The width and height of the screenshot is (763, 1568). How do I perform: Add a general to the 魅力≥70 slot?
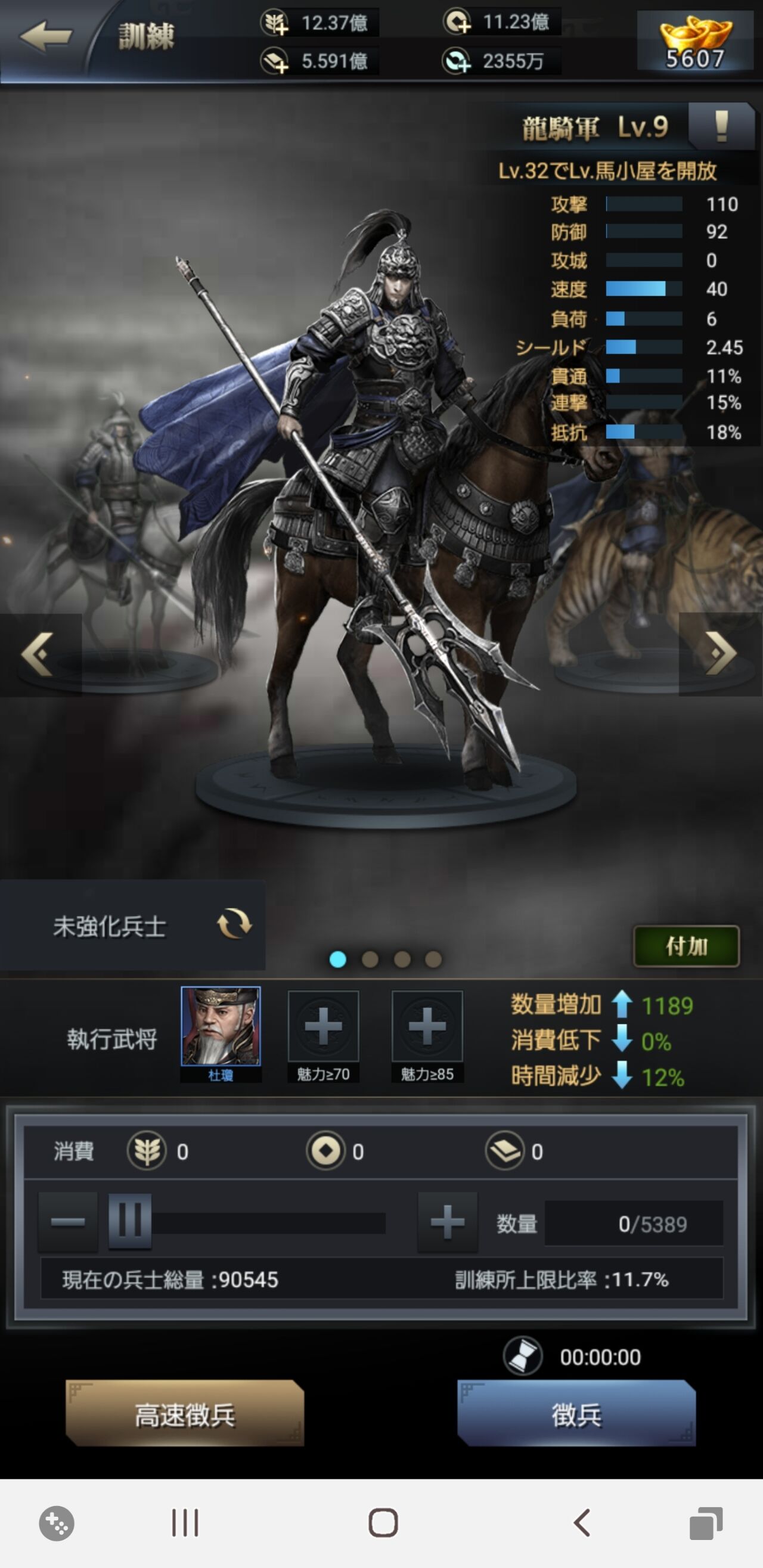(x=323, y=1029)
